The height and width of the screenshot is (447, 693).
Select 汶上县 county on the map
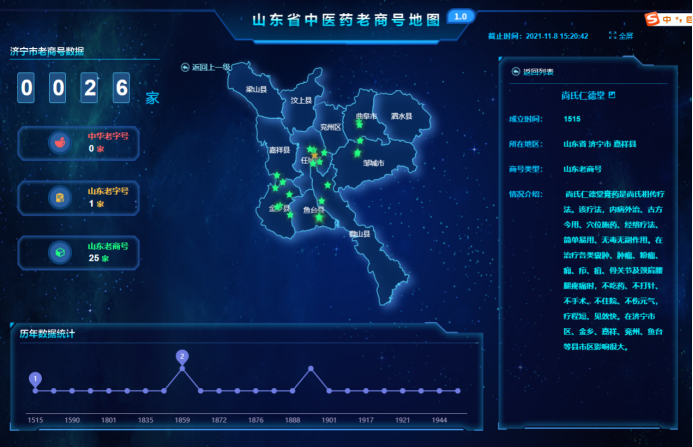301,100
